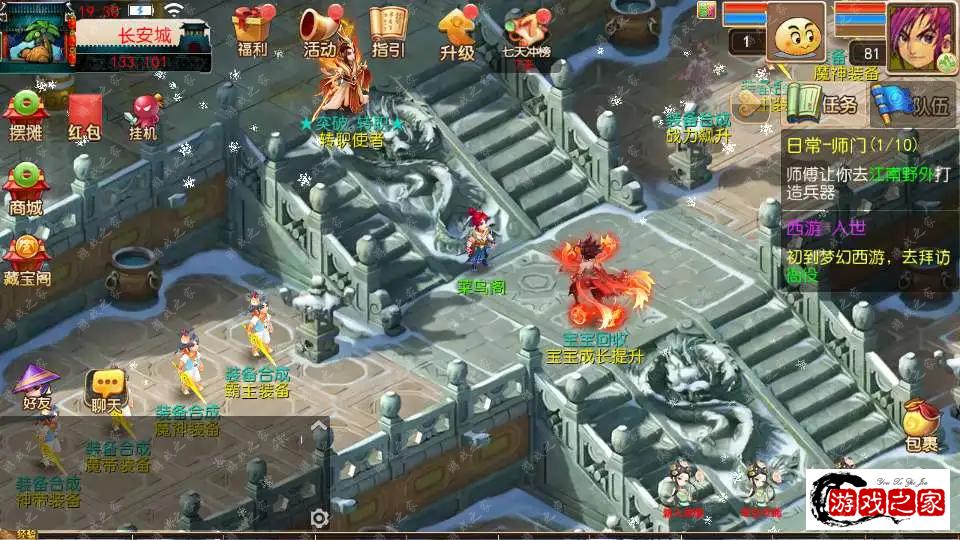Open the 商城 shop
960x540 pixels.
click(26, 190)
